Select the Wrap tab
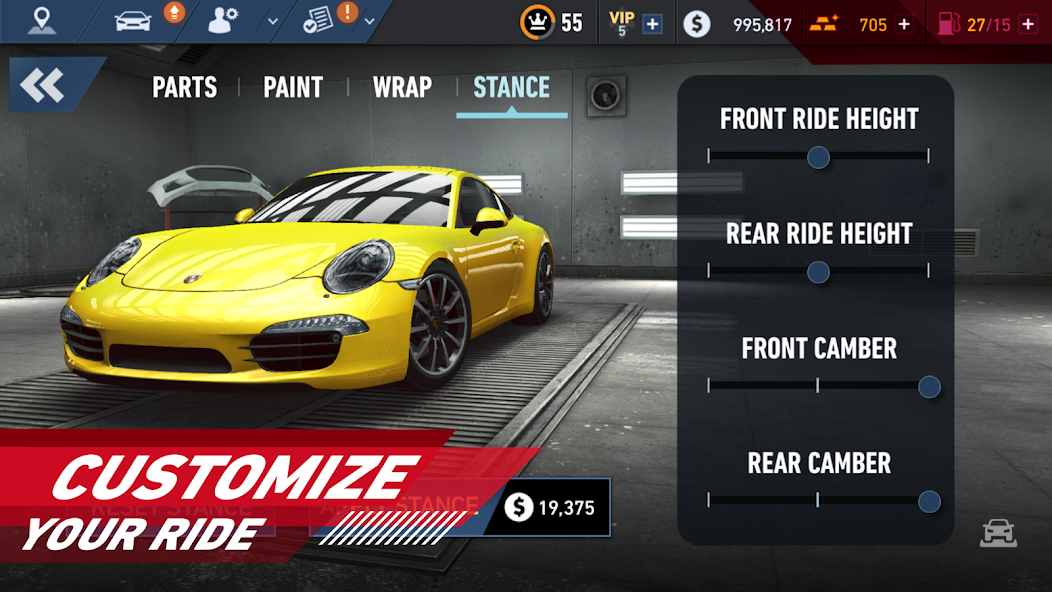Image resolution: width=1052 pixels, height=592 pixels. click(x=402, y=88)
